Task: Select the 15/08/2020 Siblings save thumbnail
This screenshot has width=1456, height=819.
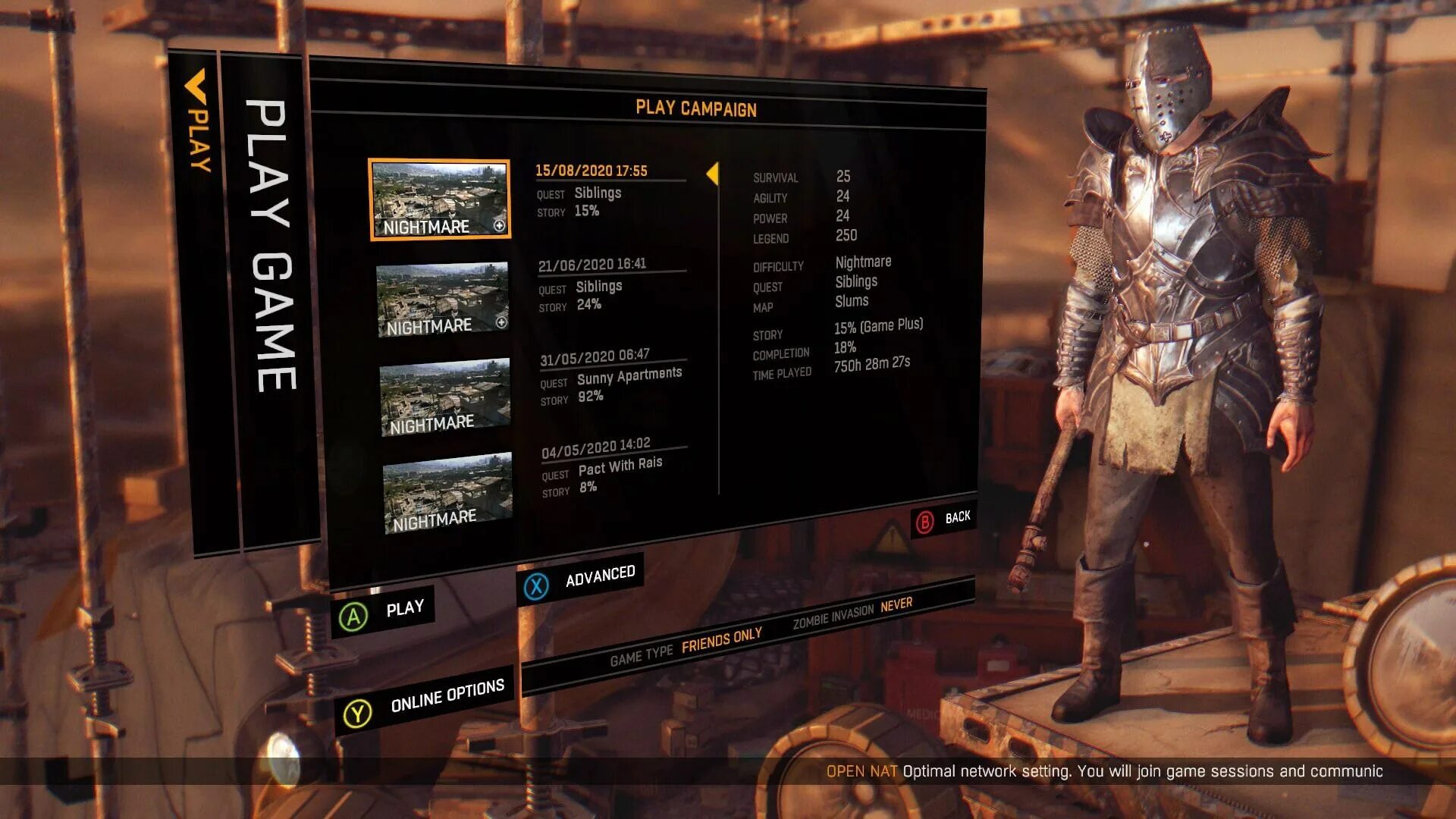Action: [x=440, y=199]
